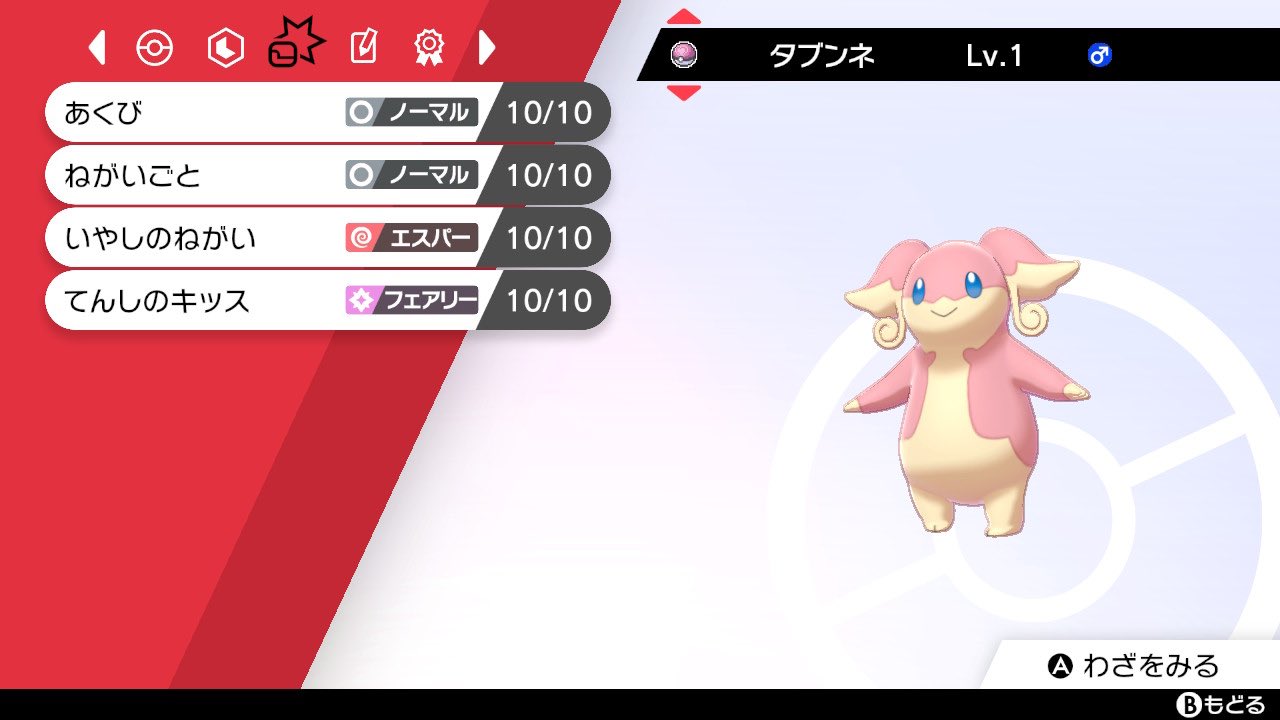1280x720 pixels.
Task: Click the starburst moves tab icon
Action: coord(293,45)
